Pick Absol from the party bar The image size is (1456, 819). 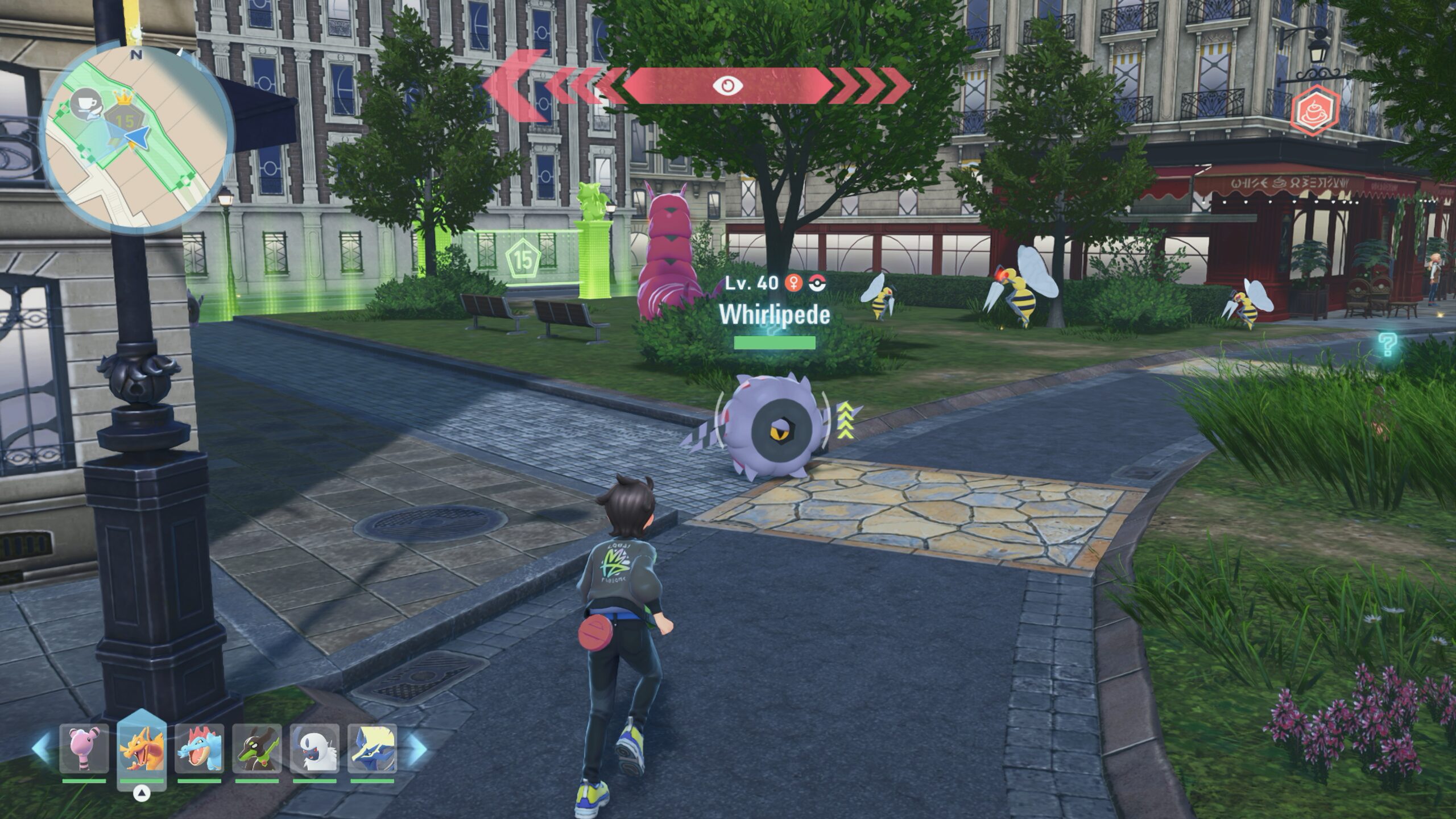pos(315,748)
